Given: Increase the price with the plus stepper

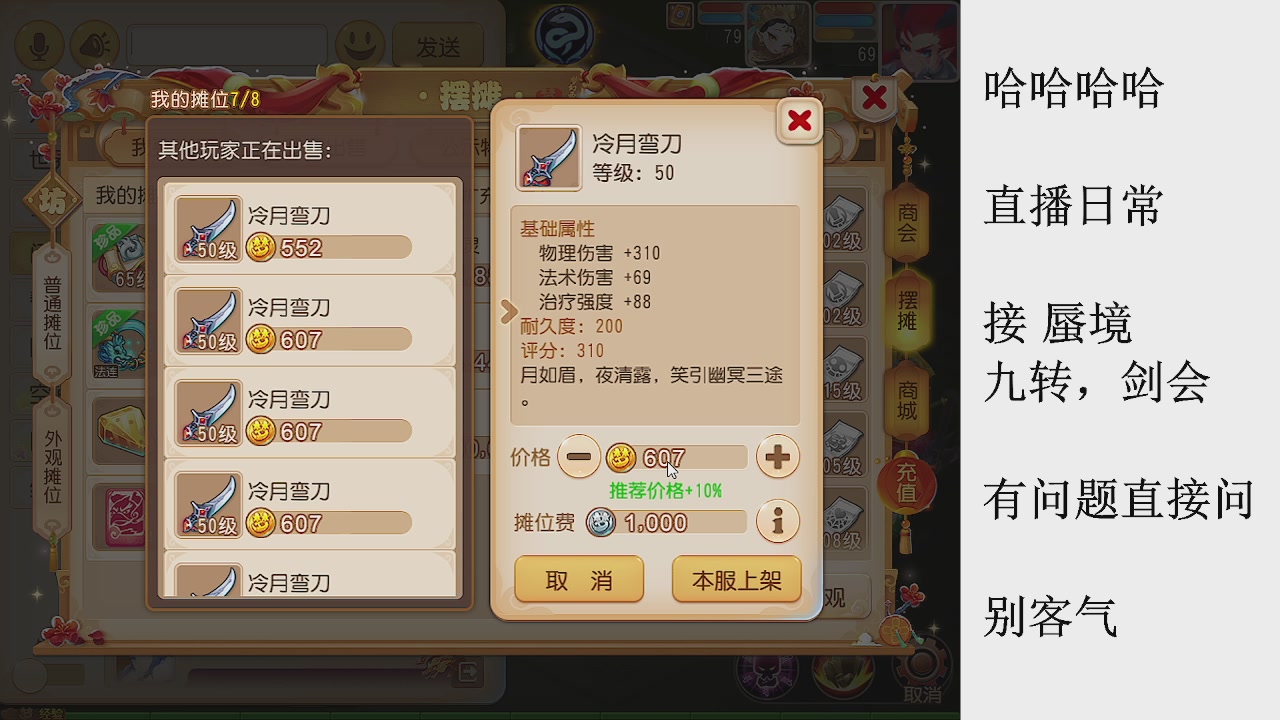Looking at the screenshot, I should click(778, 457).
